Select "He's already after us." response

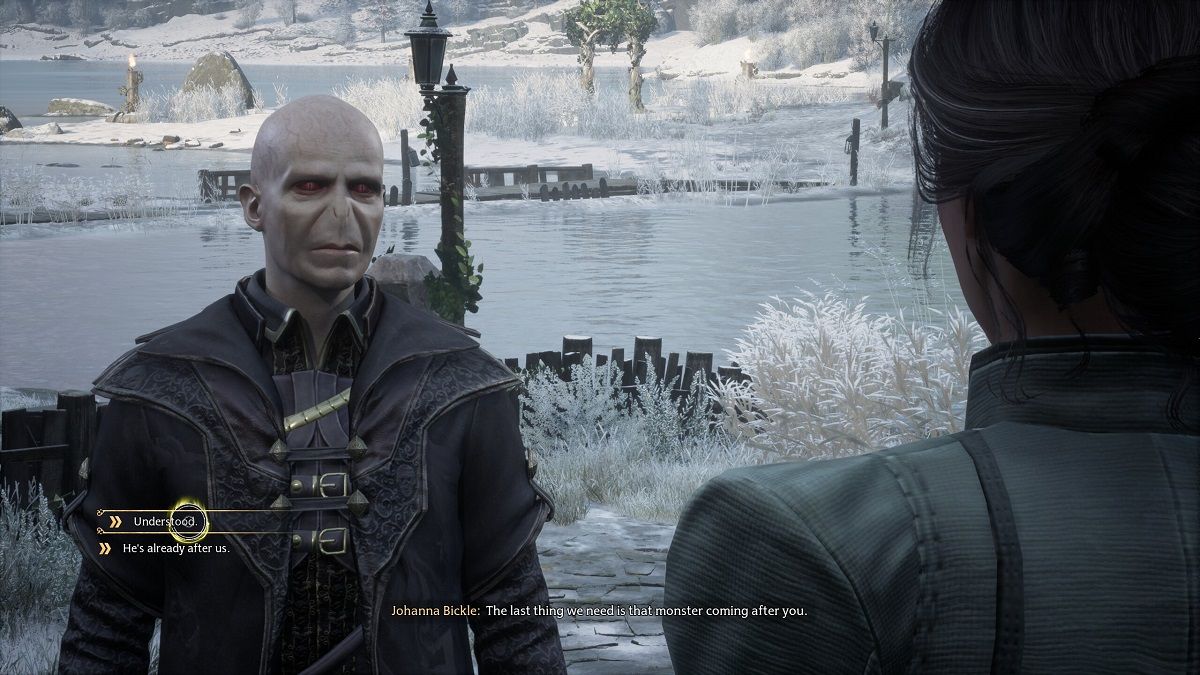(175, 548)
